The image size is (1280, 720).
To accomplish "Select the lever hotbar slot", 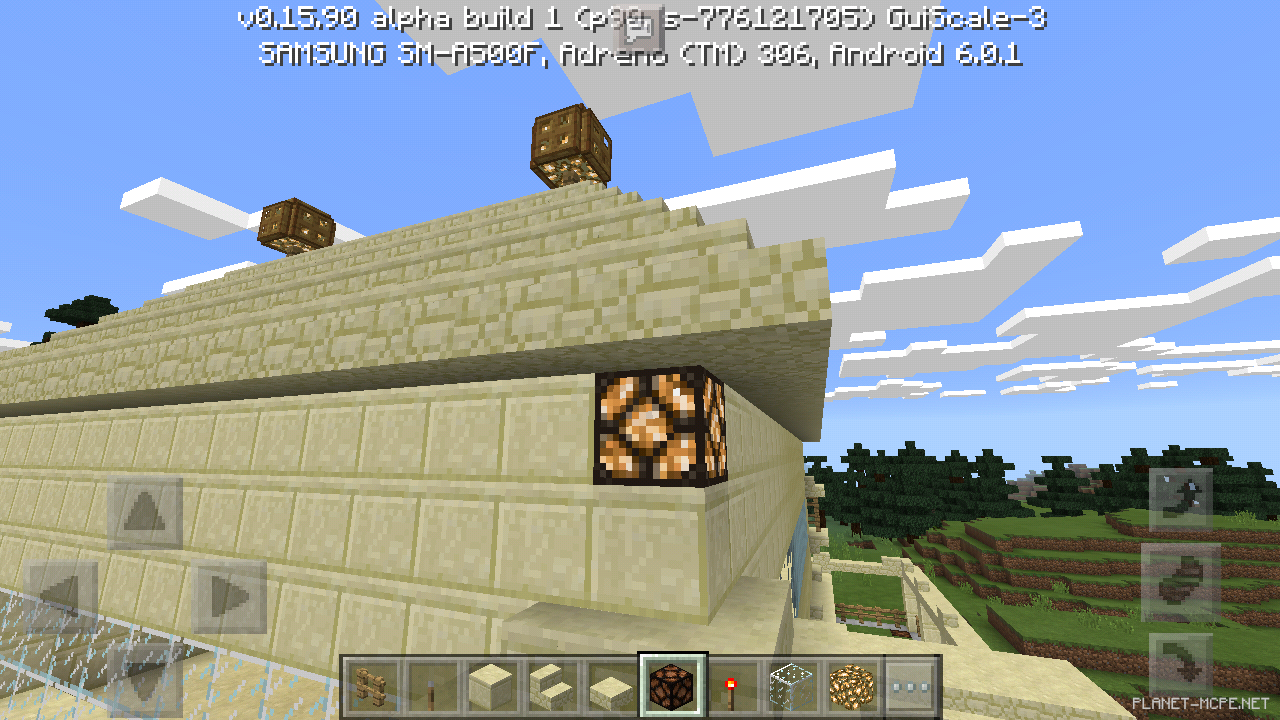I will coord(432,686).
